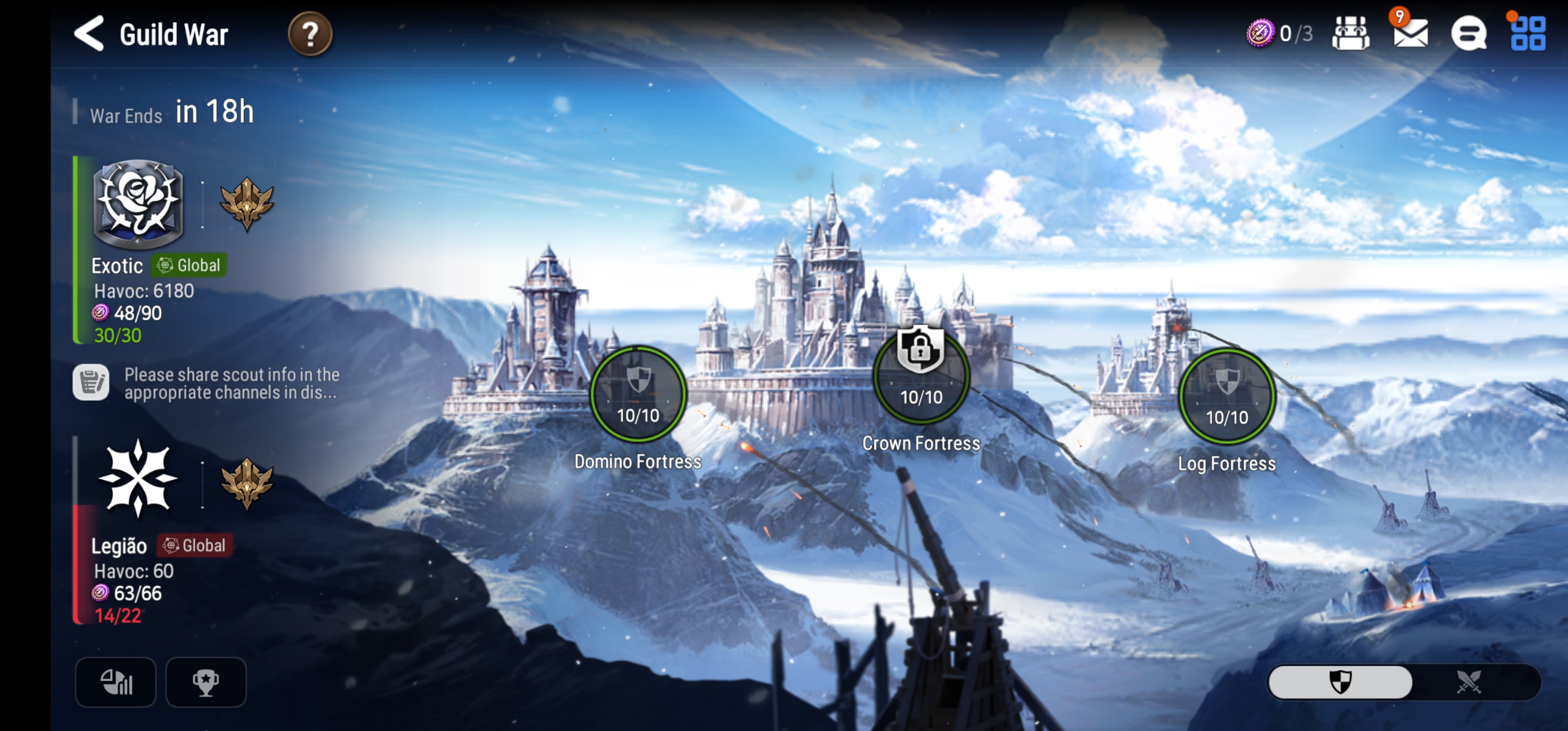This screenshot has height=731, width=1568.
Task: Go back from the Guild War screen
Action: click(89, 34)
